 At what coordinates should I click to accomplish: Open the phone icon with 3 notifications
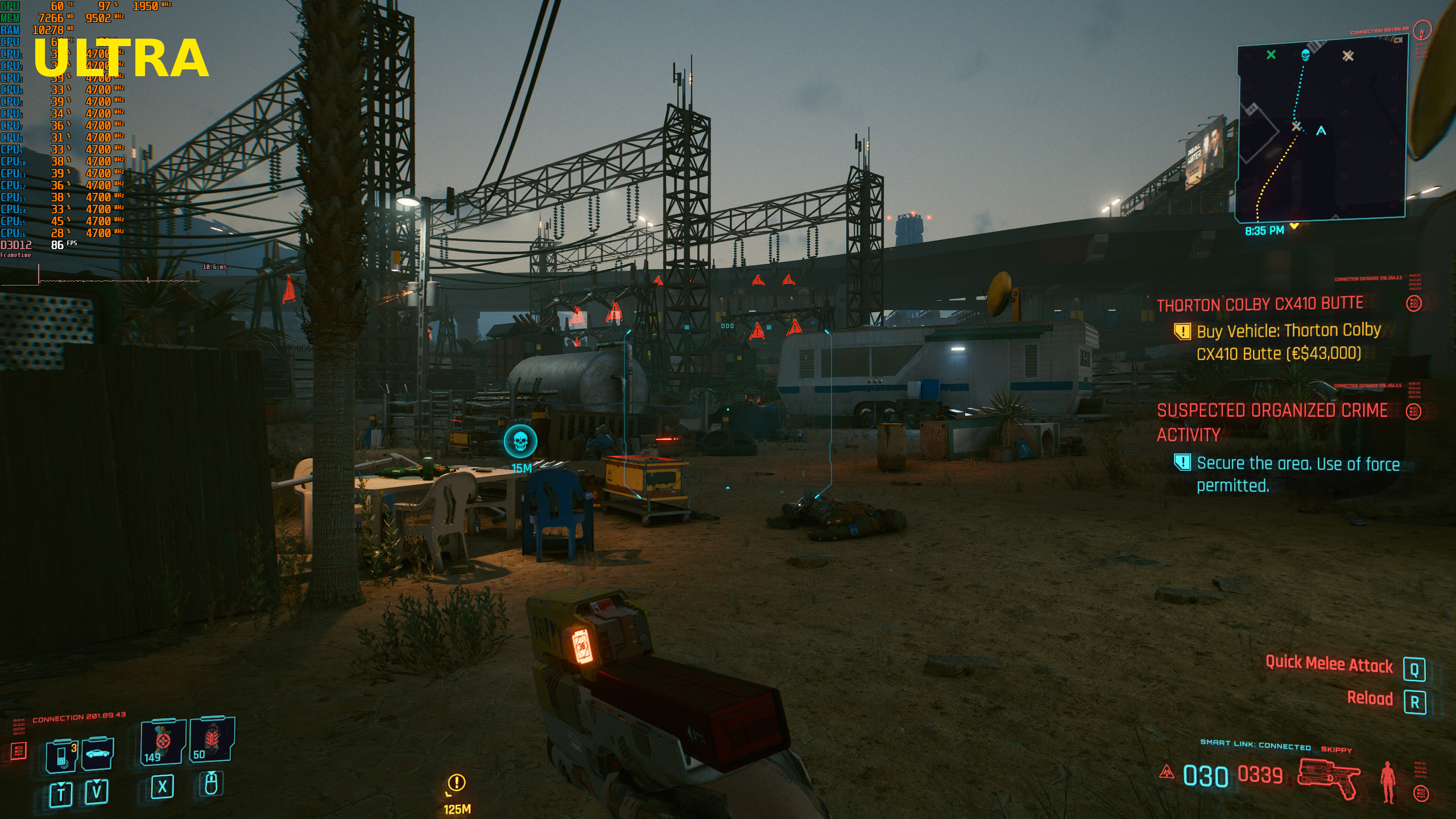coord(62,756)
